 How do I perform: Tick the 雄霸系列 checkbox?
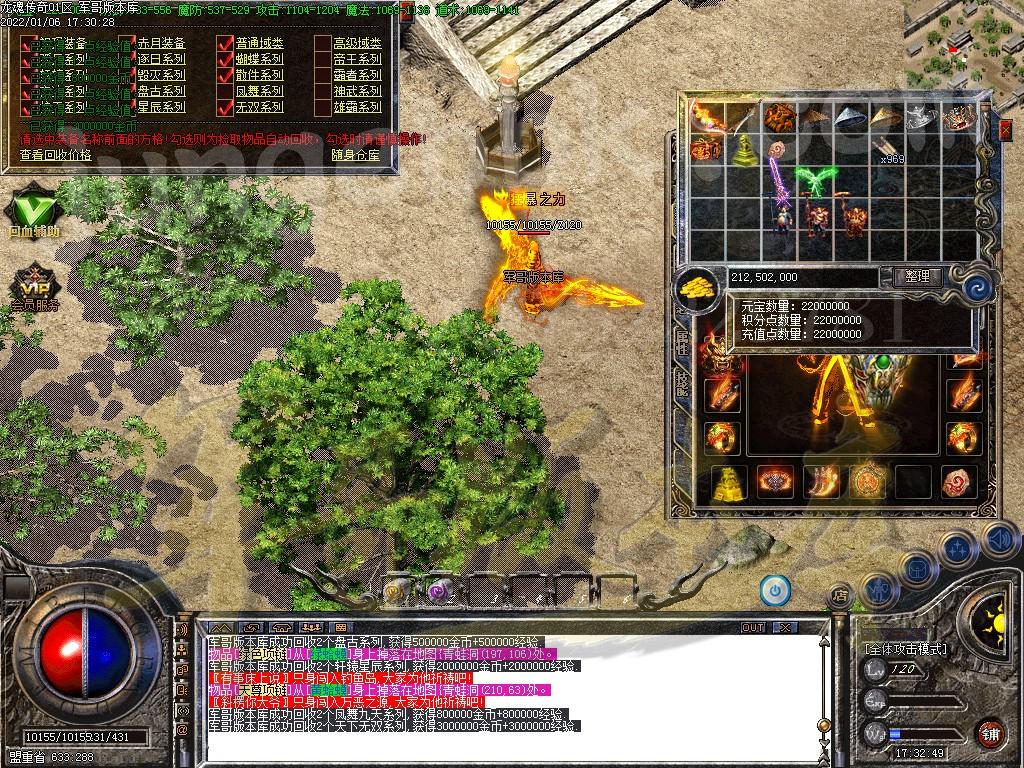click(322, 106)
